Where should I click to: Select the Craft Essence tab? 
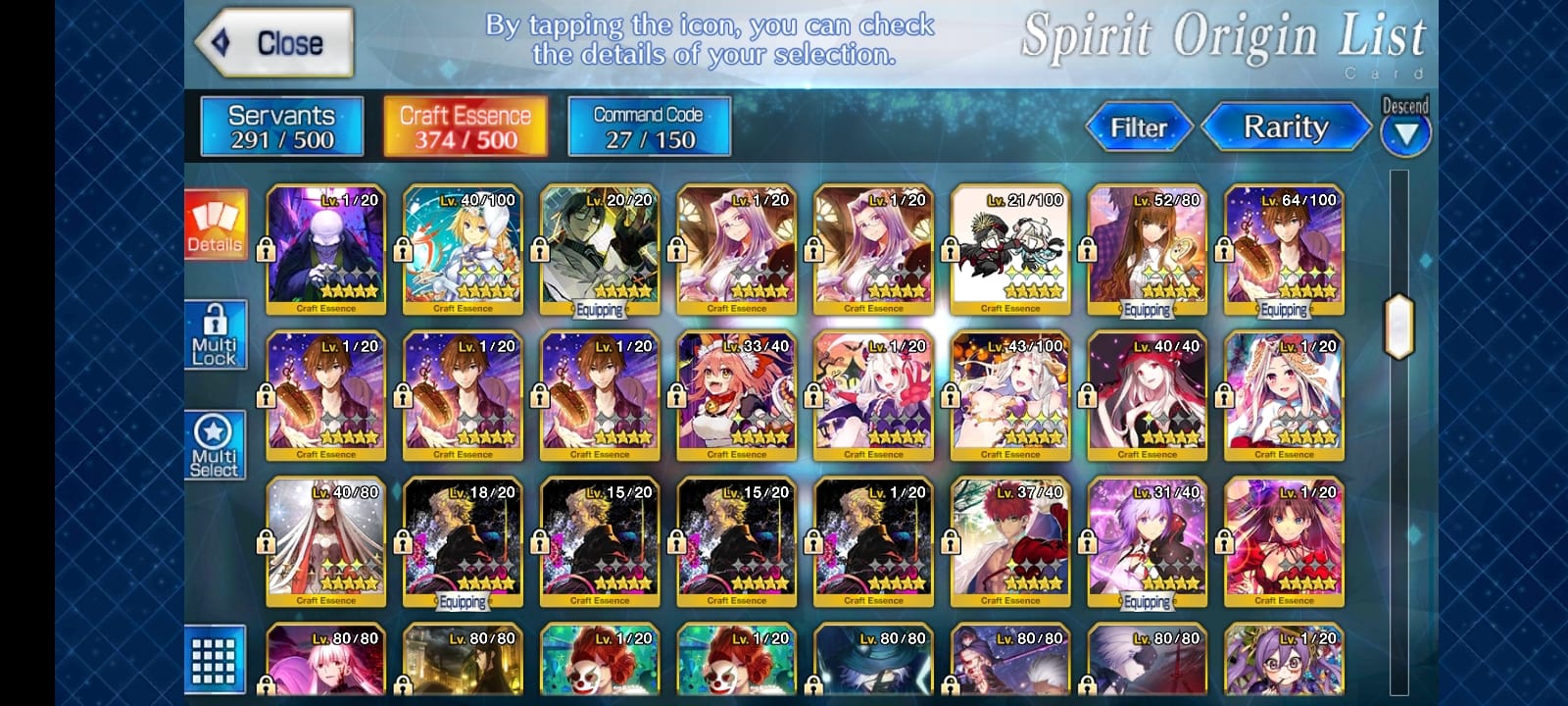[x=465, y=126]
